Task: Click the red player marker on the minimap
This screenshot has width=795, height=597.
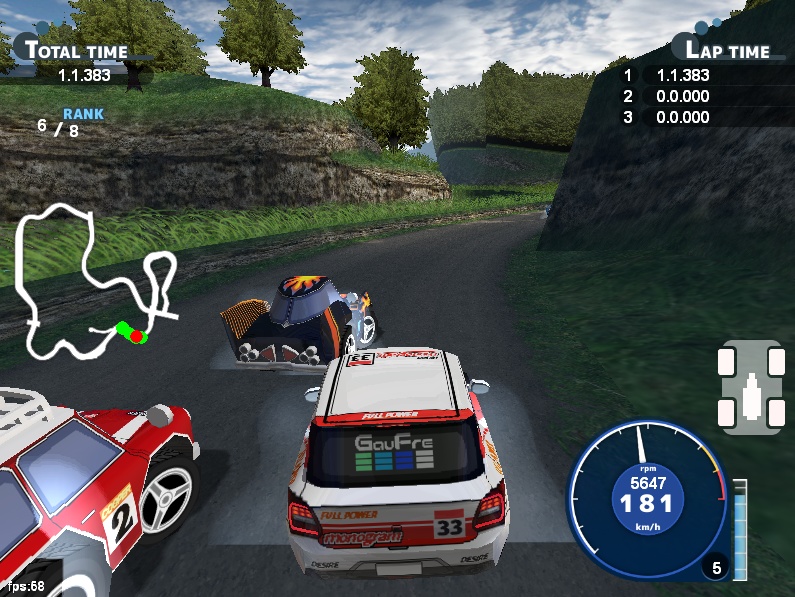Action: click(x=136, y=336)
